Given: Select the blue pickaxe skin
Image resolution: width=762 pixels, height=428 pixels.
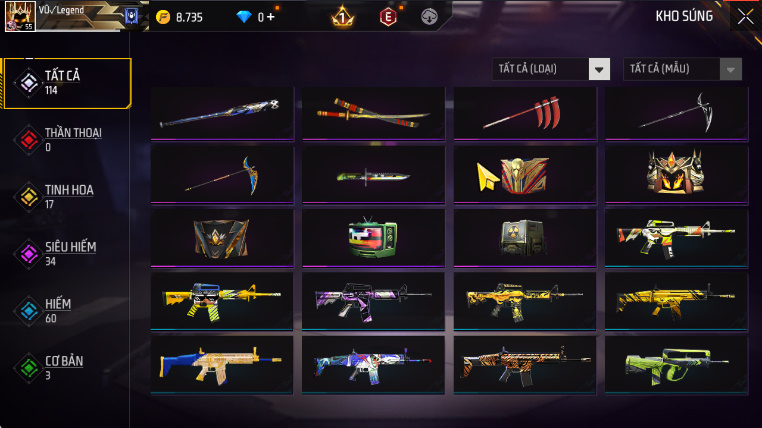Looking at the screenshot, I should 221,175.
